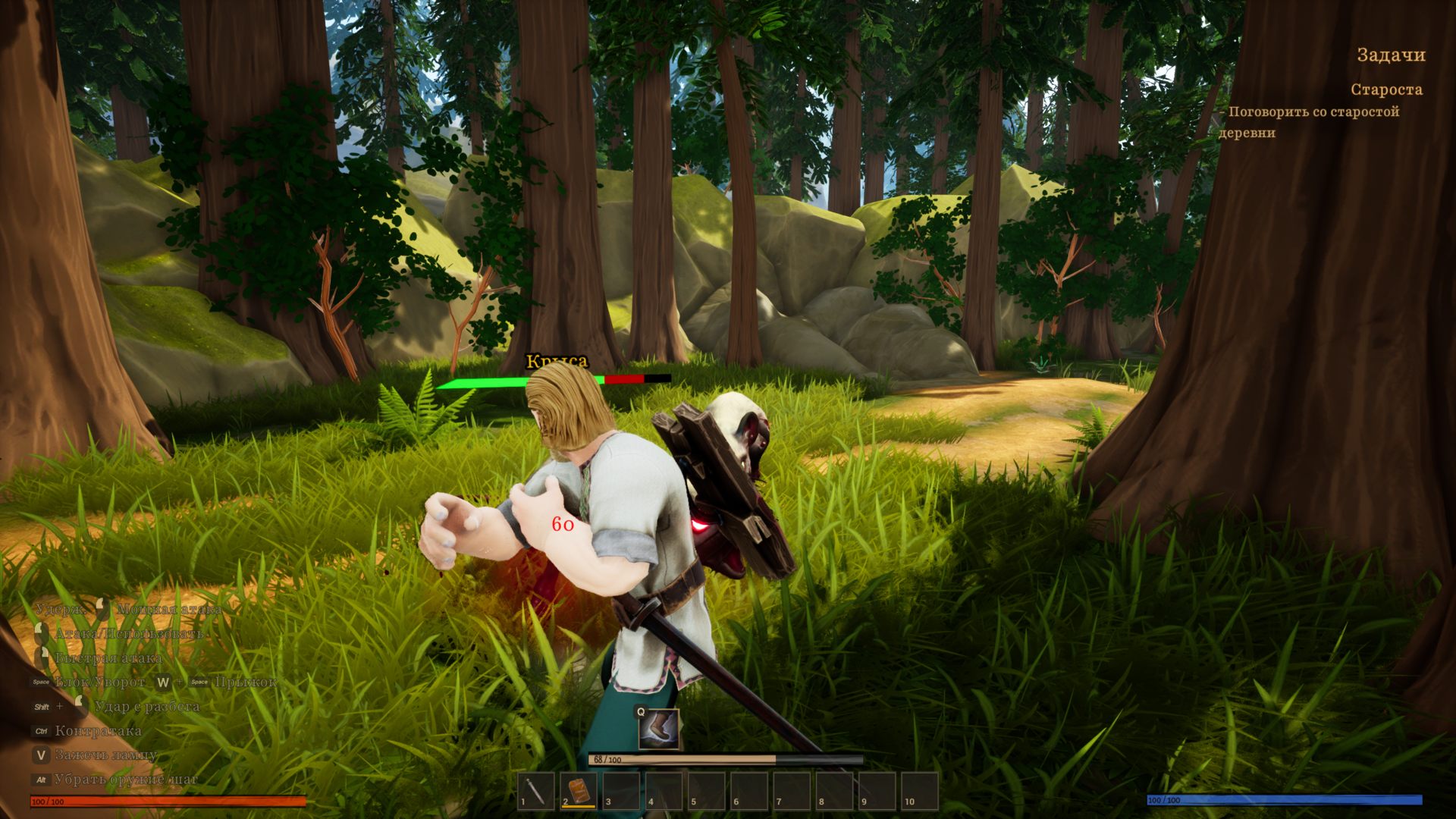Select the sword in hotbar slot 1

pyautogui.click(x=536, y=791)
